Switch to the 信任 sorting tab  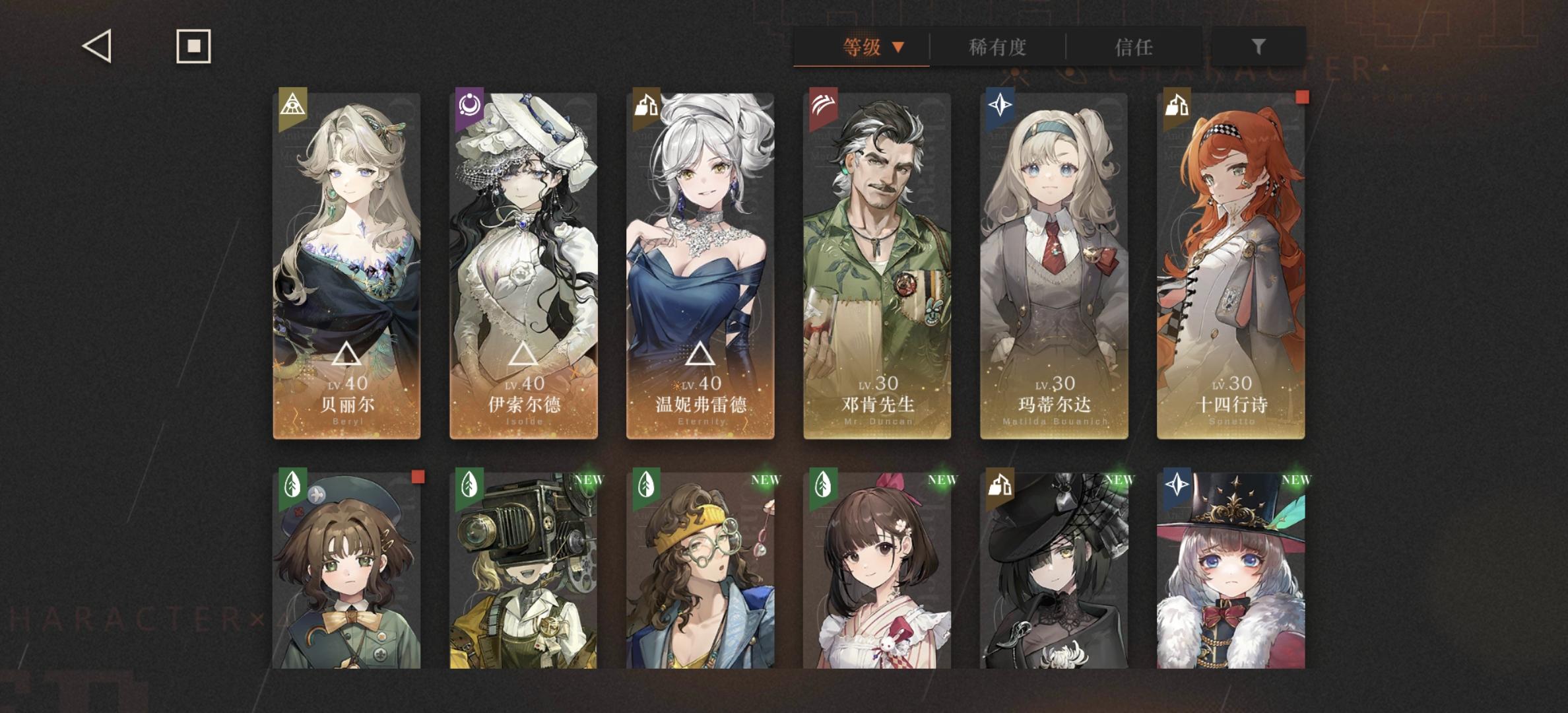pos(1134,48)
